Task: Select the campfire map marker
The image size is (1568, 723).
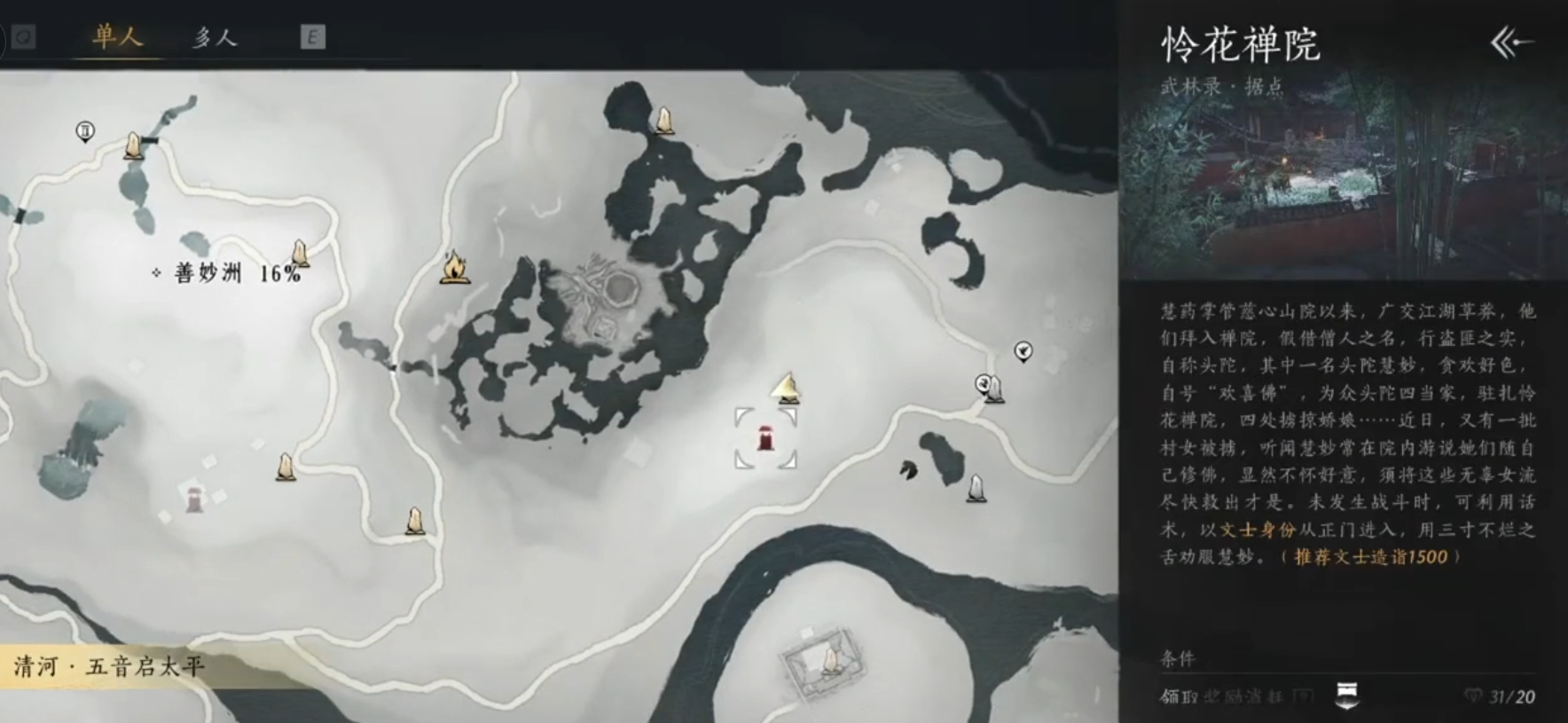Action: pyautogui.click(x=454, y=267)
